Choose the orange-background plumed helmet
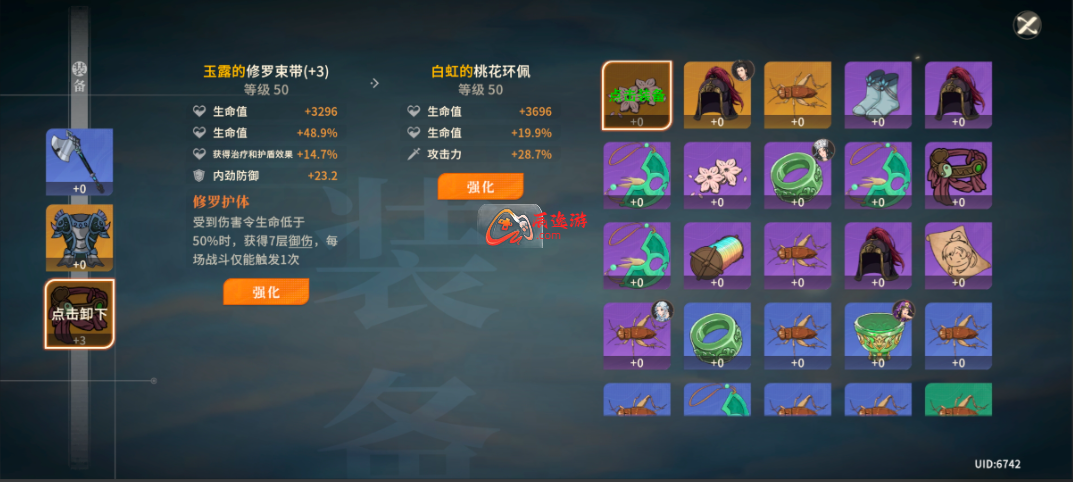Image resolution: width=1073 pixels, height=482 pixels. point(717,95)
